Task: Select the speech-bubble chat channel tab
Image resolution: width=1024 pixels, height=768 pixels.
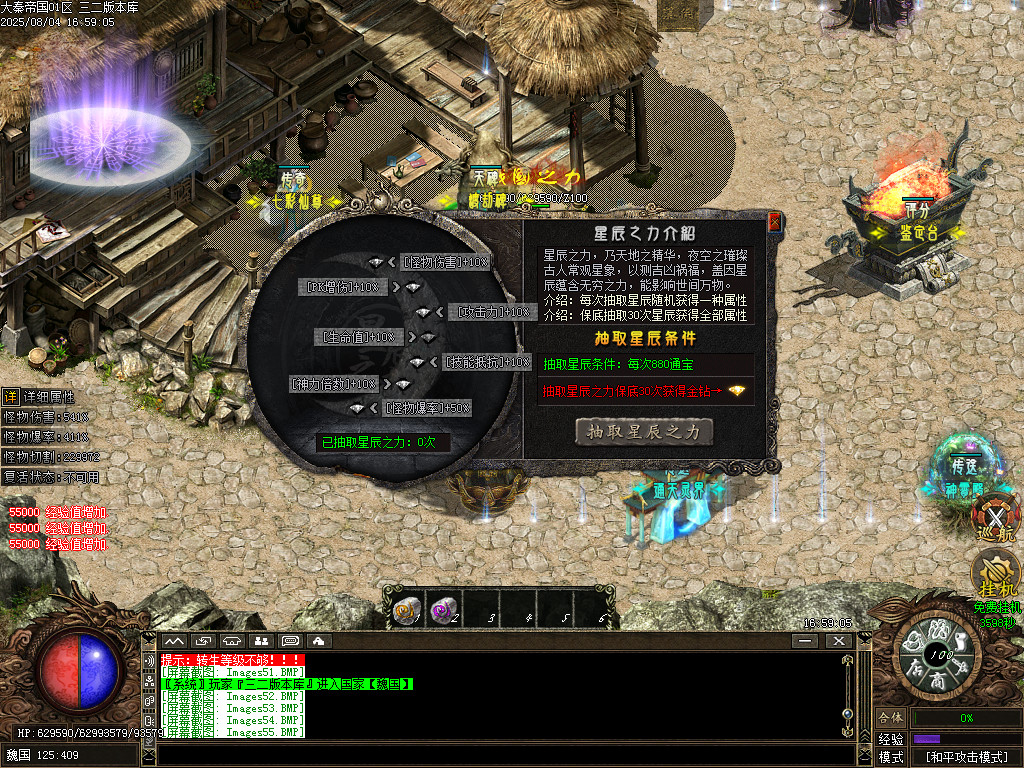Action: coord(290,640)
